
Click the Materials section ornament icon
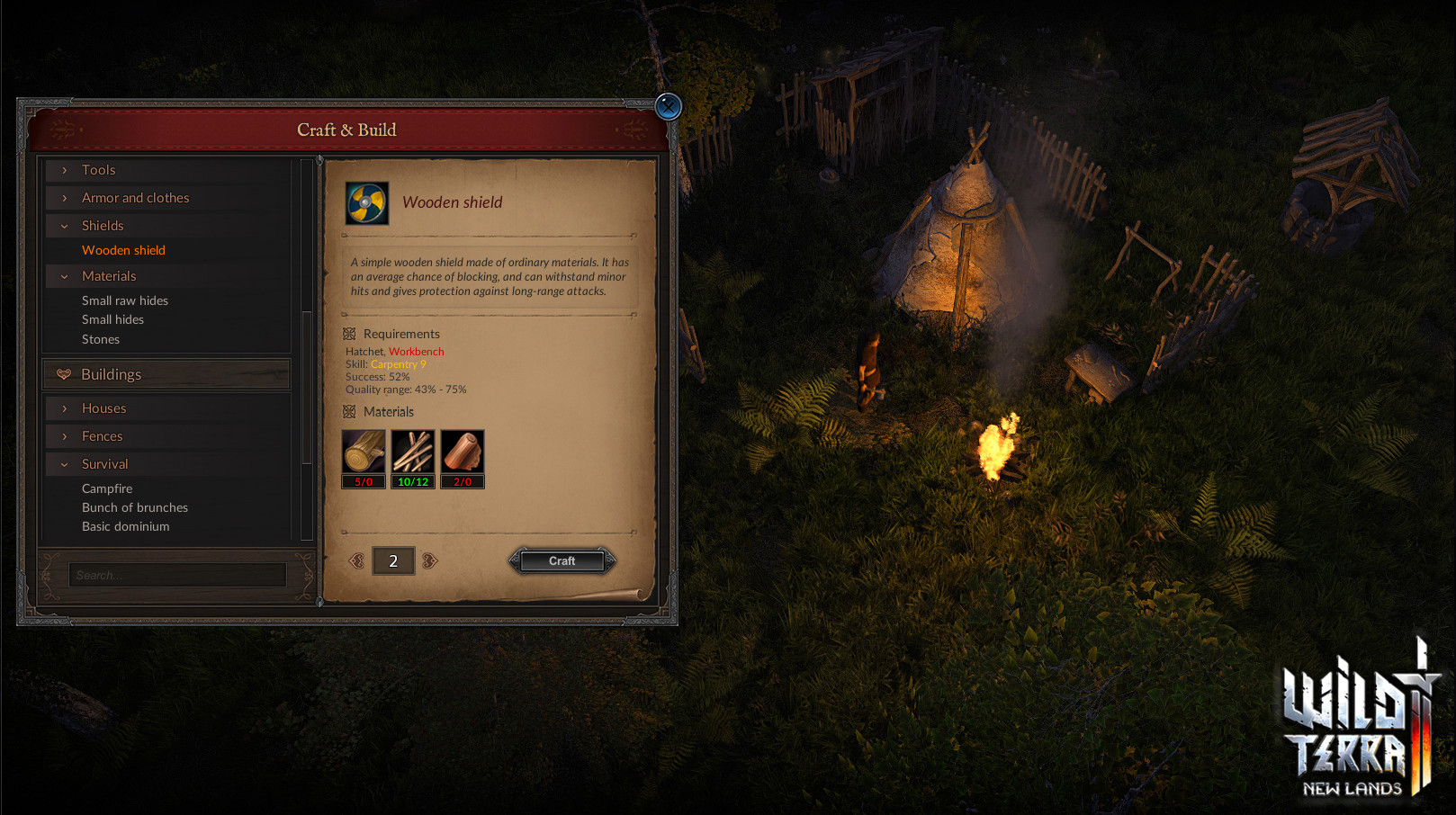pyautogui.click(x=349, y=412)
